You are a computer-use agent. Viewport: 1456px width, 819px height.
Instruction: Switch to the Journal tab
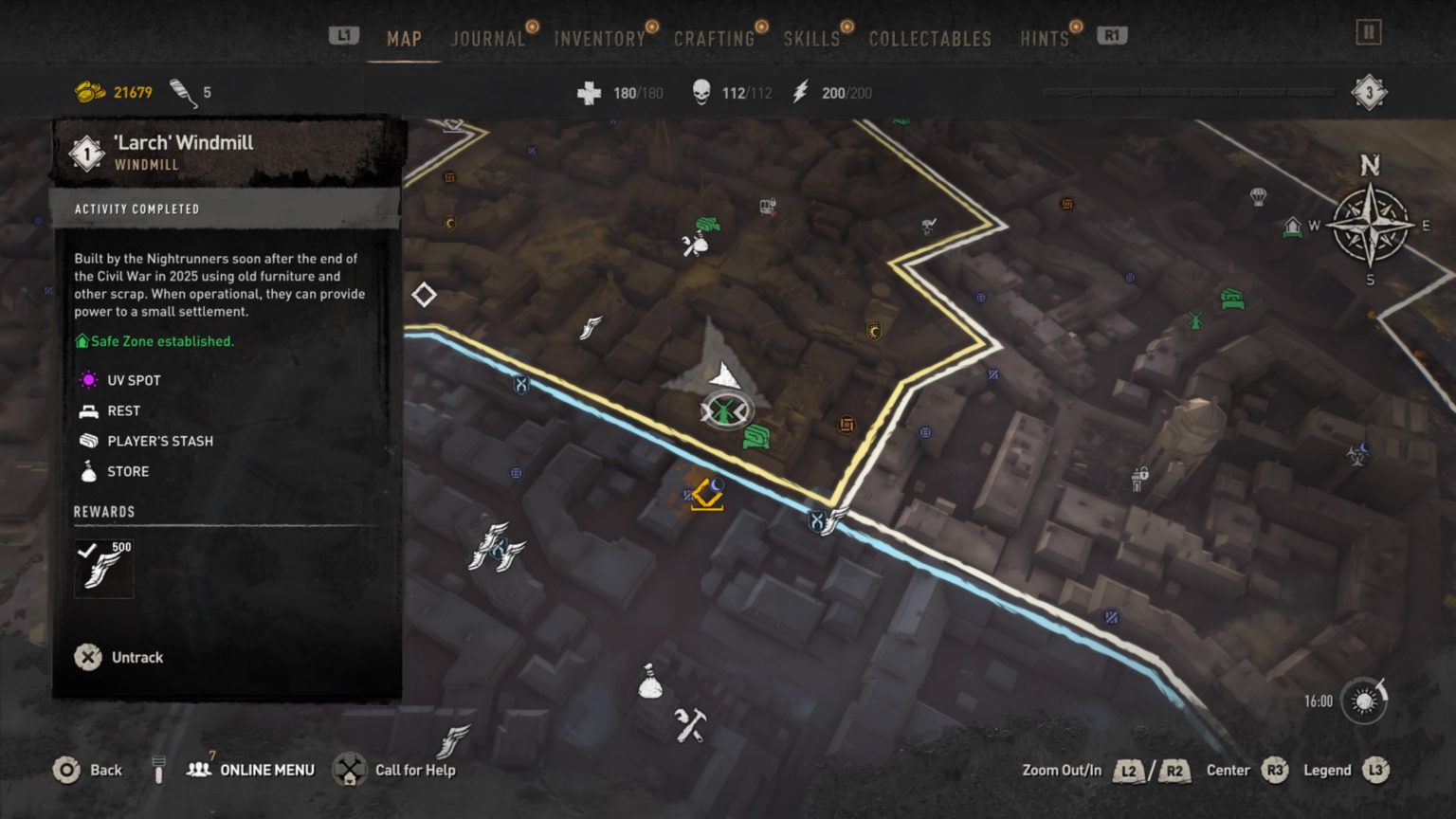point(487,39)
